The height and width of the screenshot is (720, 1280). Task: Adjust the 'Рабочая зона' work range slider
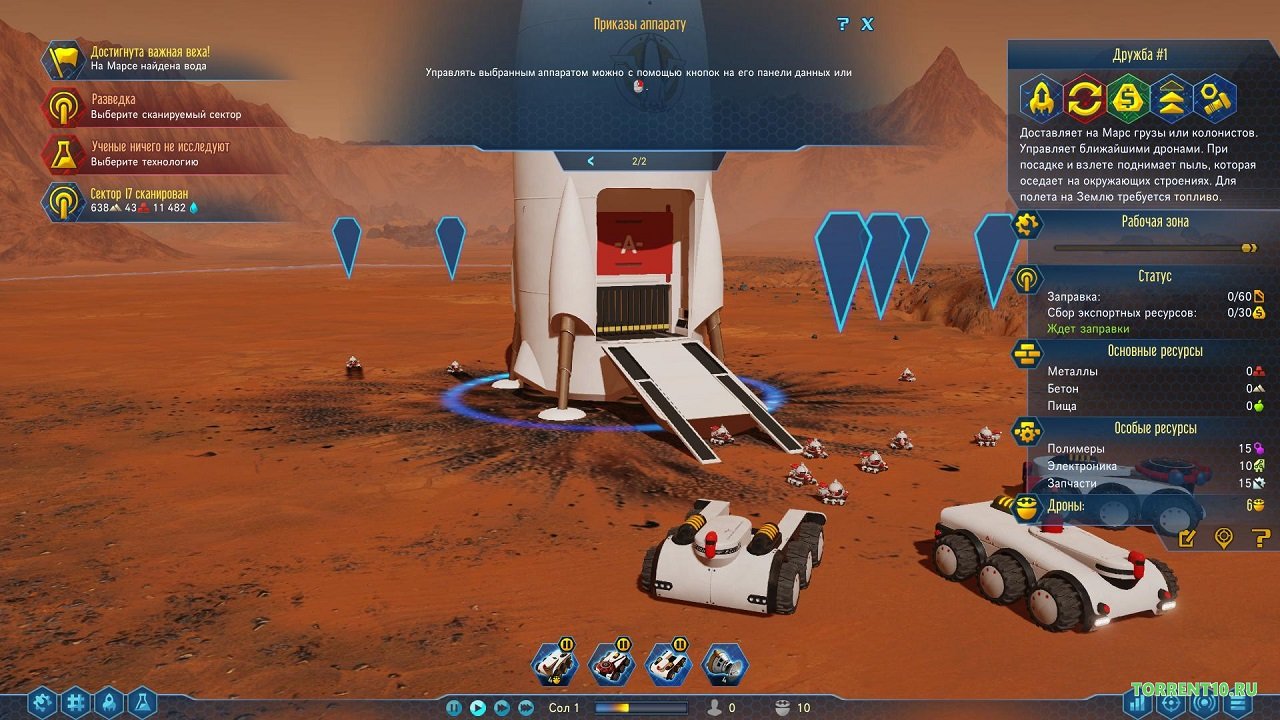1248,248
